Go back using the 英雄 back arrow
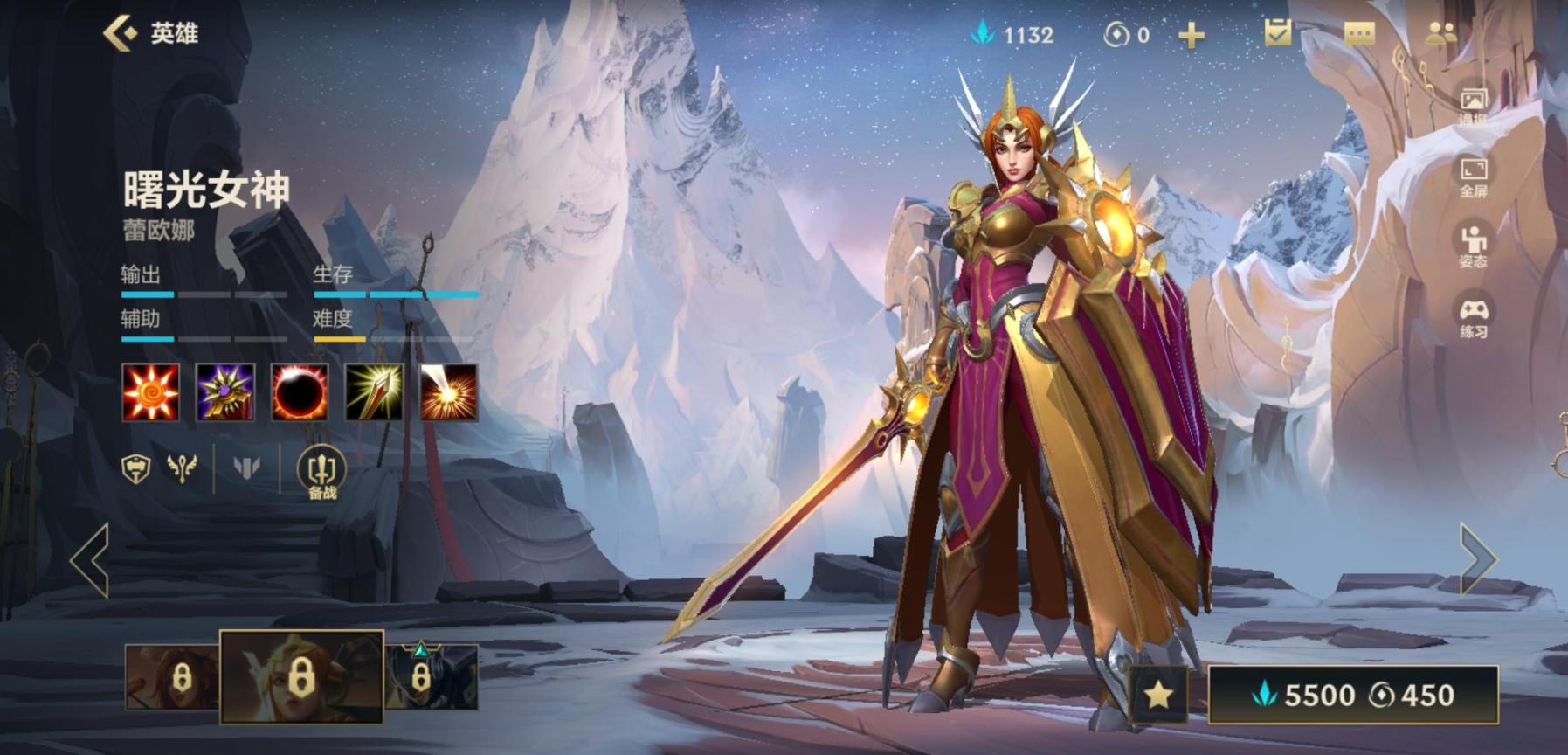The width and height of the screenshot is (1568, 755). point(121,33)
